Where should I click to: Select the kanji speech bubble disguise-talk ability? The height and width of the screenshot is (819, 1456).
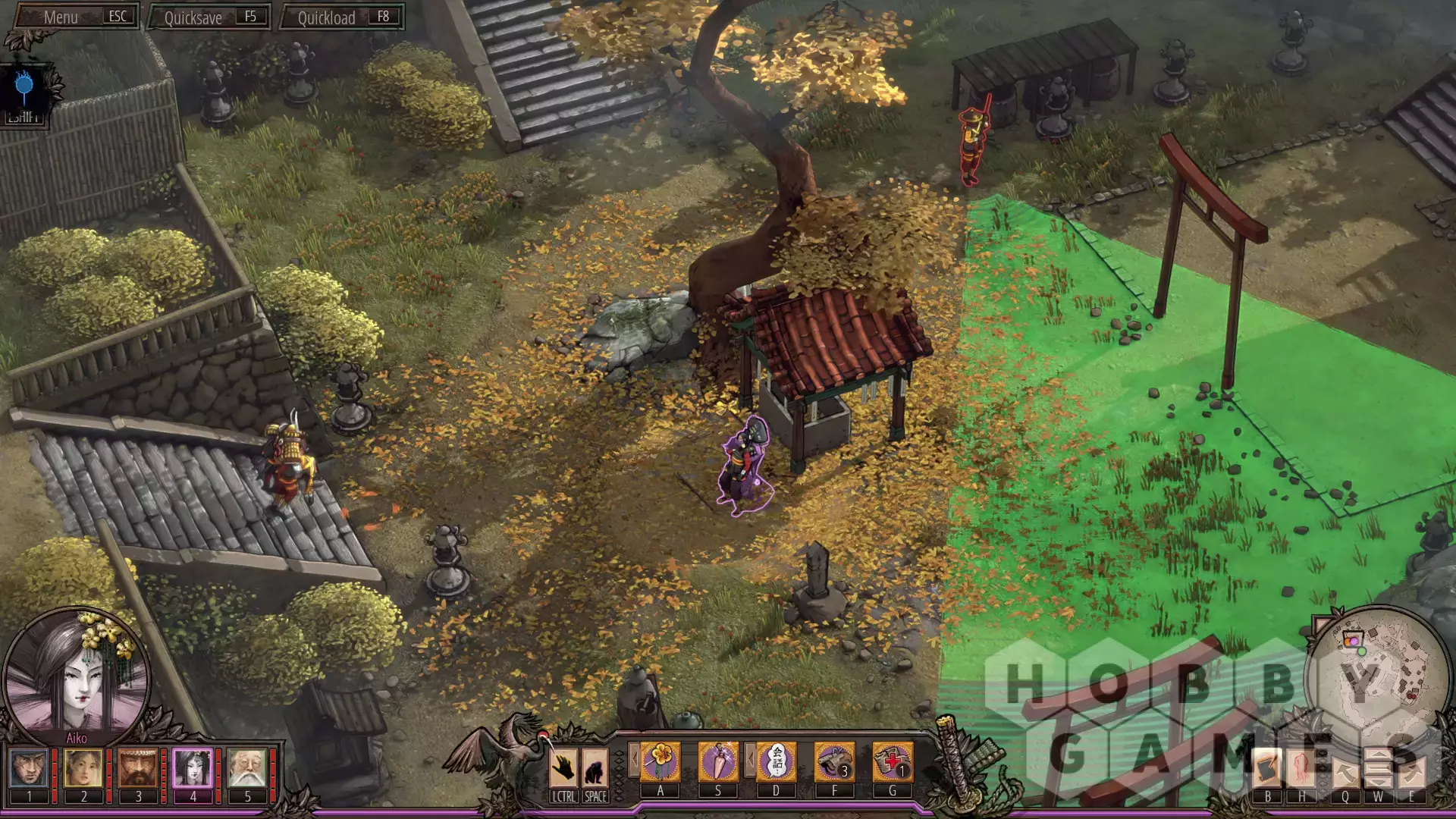776,761
